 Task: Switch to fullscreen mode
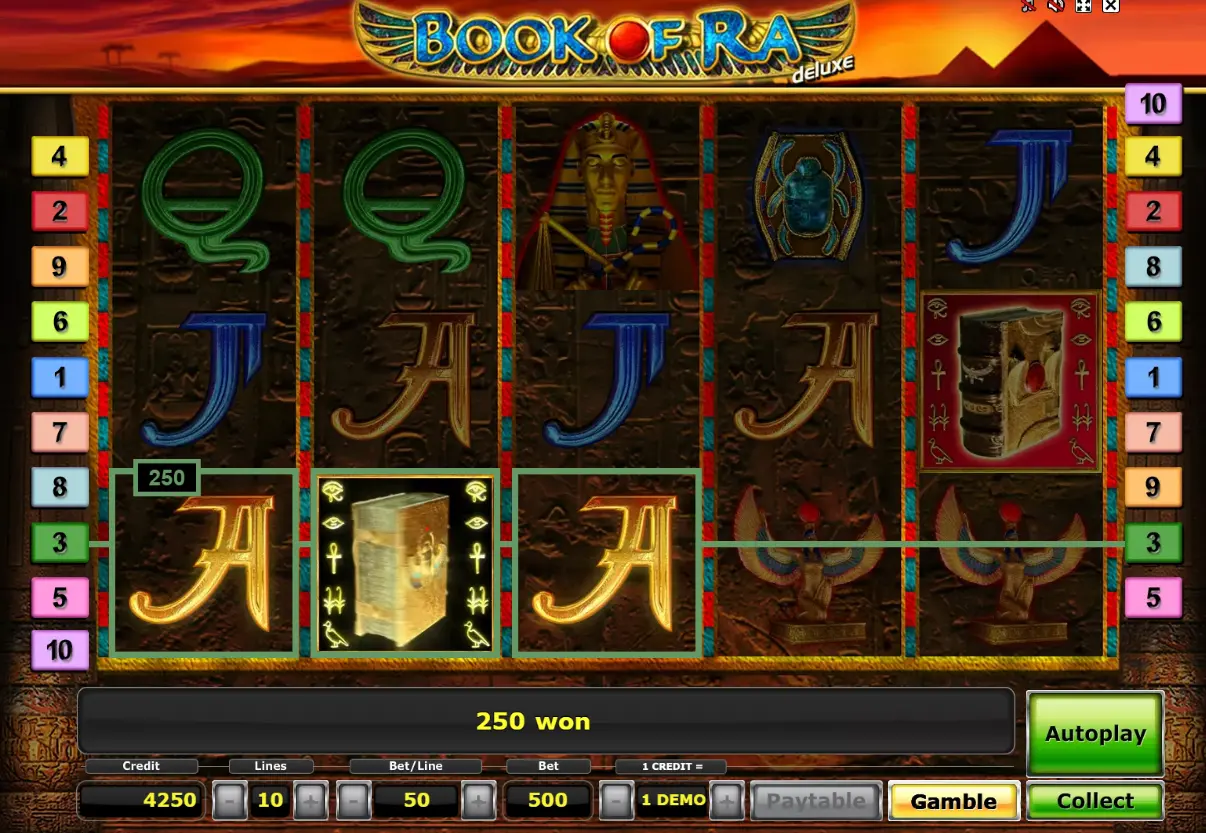[x=1082, y=6]
